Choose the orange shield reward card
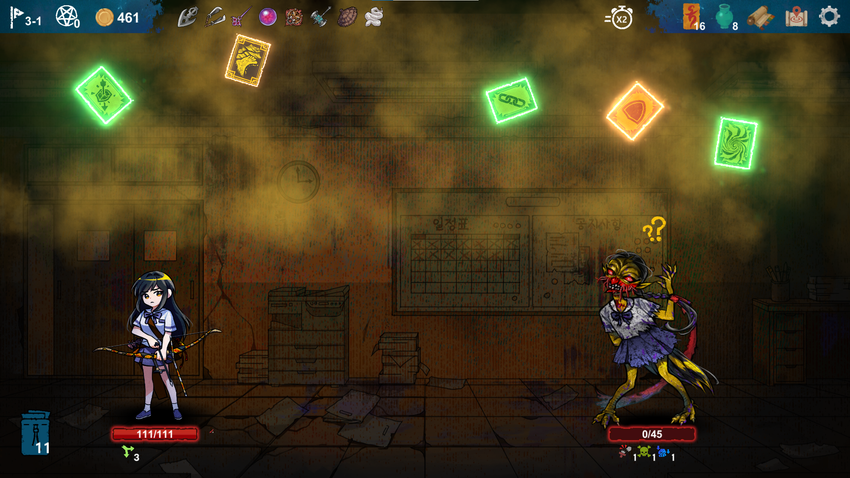The height and width of the screenshot is (478, 850). (x=635, y=111)
